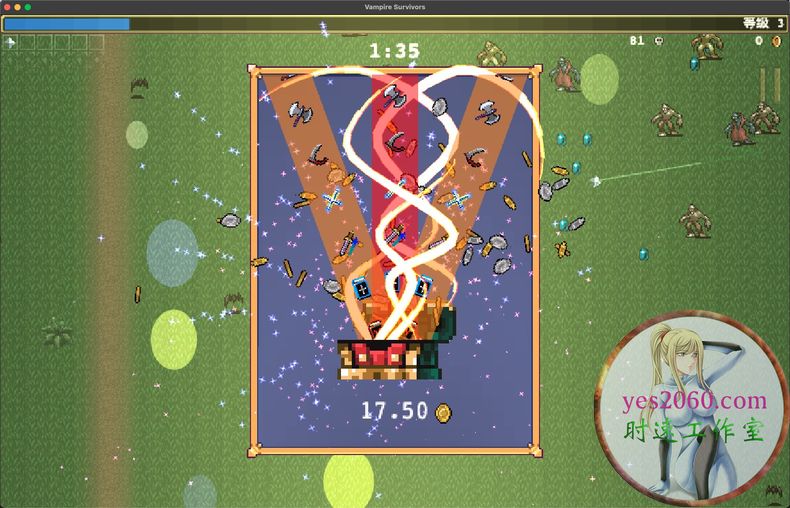Maximize the window with the green button
The image size is (790, 508).
(28, 7)
